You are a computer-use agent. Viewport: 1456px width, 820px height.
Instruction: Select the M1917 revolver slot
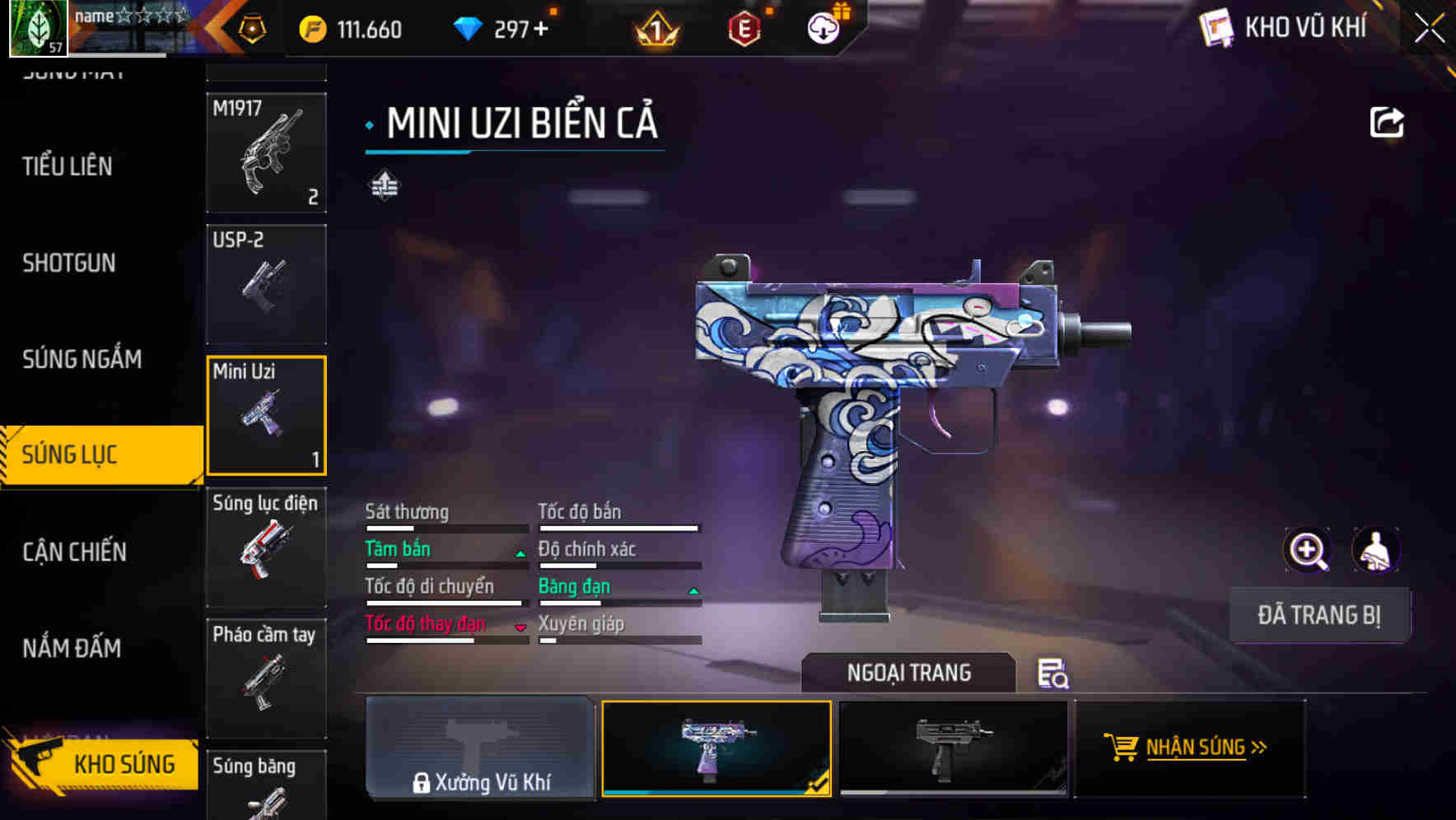pyautogui.click(x=266, y=153)
